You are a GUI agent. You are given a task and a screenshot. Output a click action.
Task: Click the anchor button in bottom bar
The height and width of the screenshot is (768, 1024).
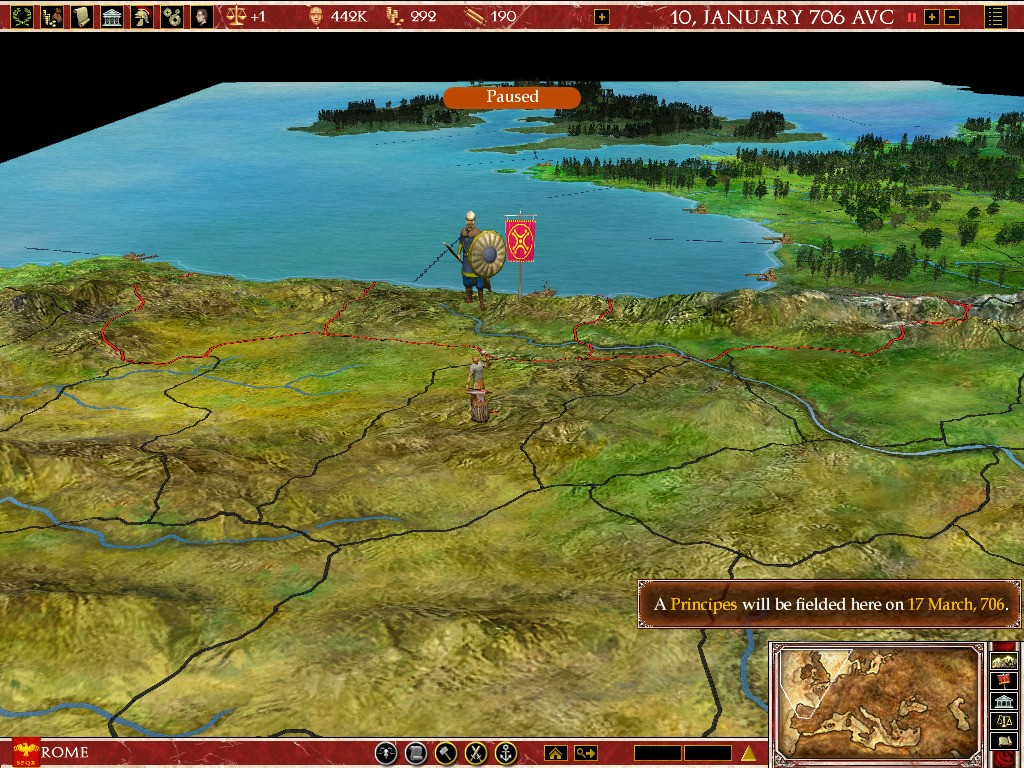point(507,753)
